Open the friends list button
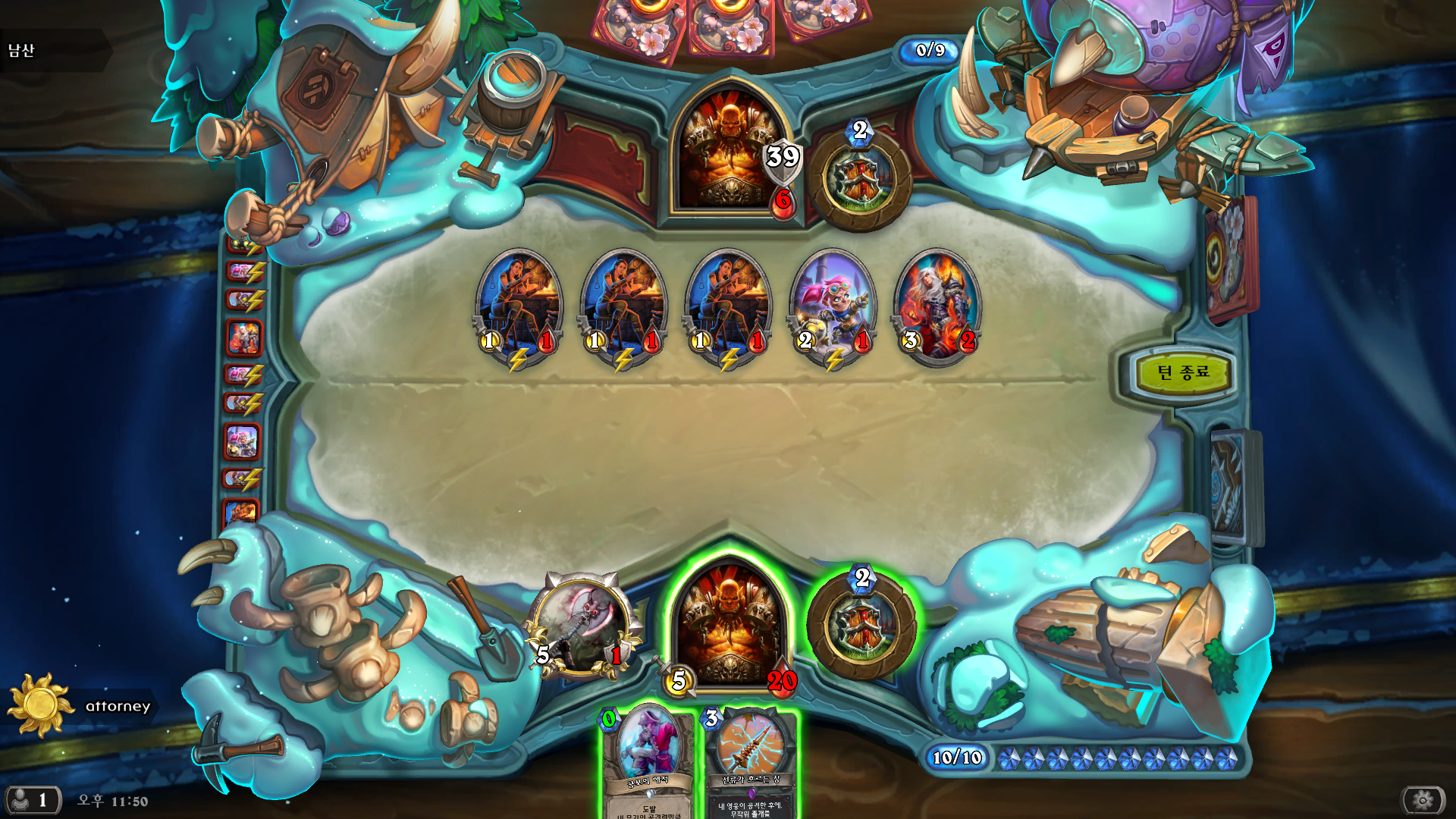The height and width of the screenshot is (819, 1456). click(31, 799)
